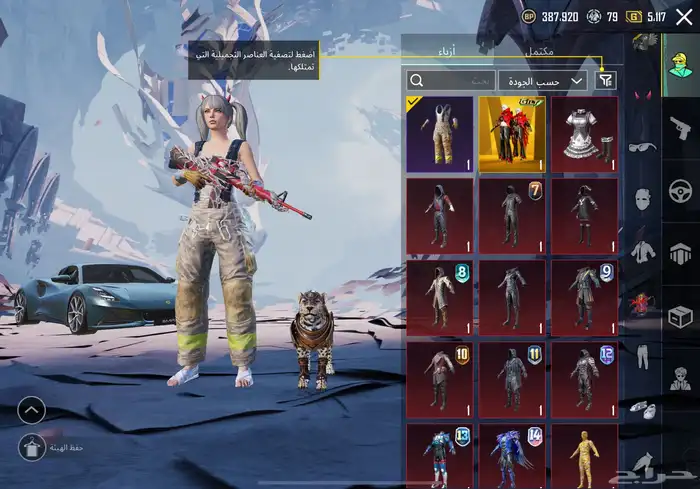Select the outfit with level 7 badge

(512, 215)
